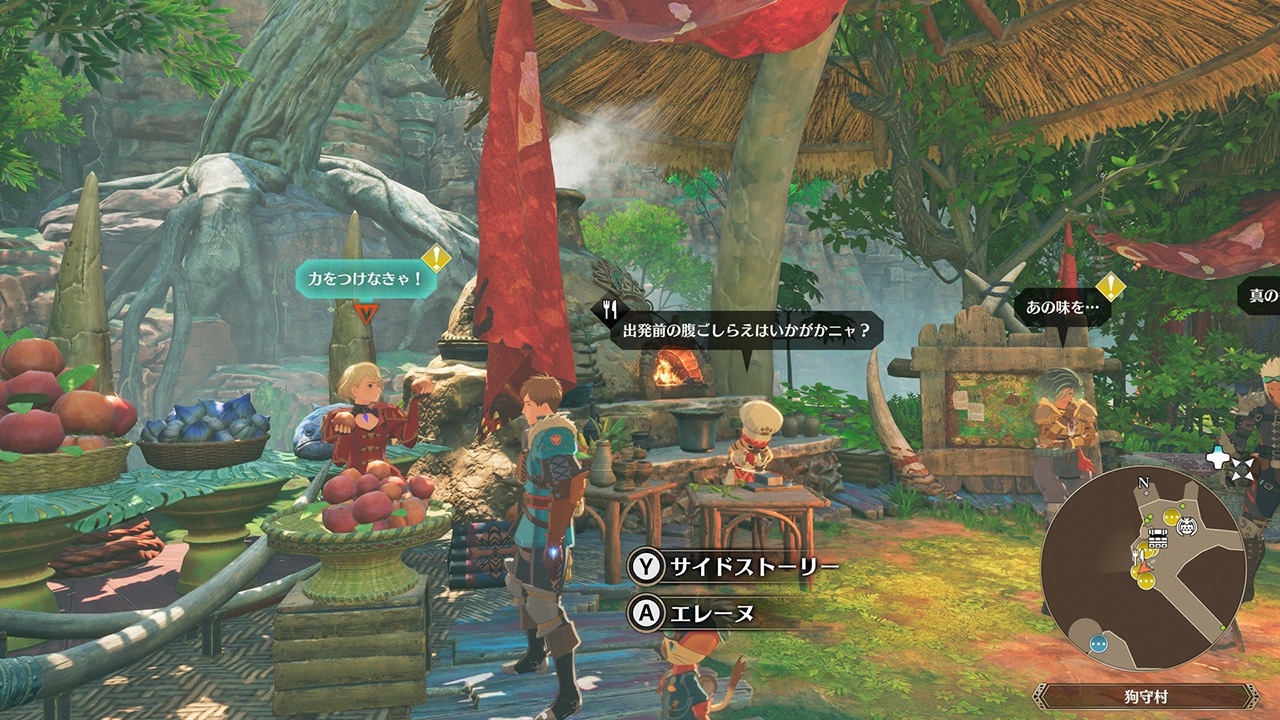Select the fork-and-knife canteen icon on the minimap
Viewport: 1280px width, 720px height.
[1137, 555]
